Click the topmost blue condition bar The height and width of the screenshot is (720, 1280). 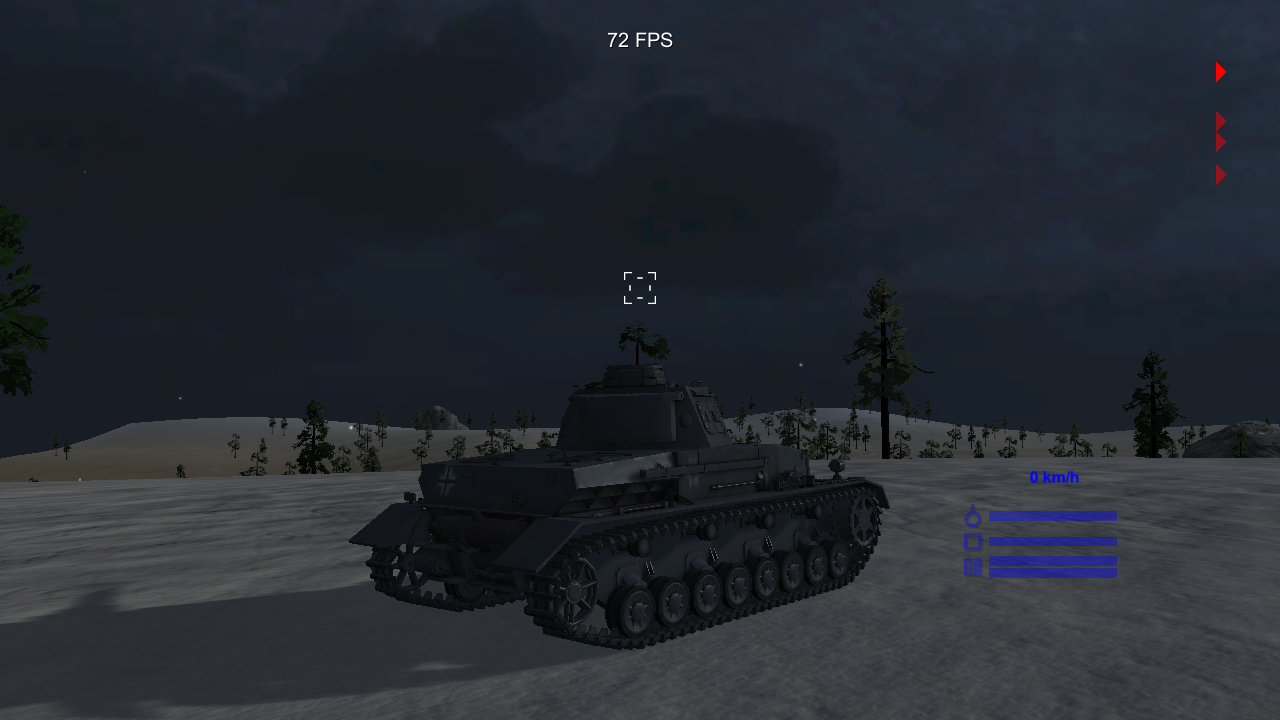pyautogui.click(x=1053, y=516)
